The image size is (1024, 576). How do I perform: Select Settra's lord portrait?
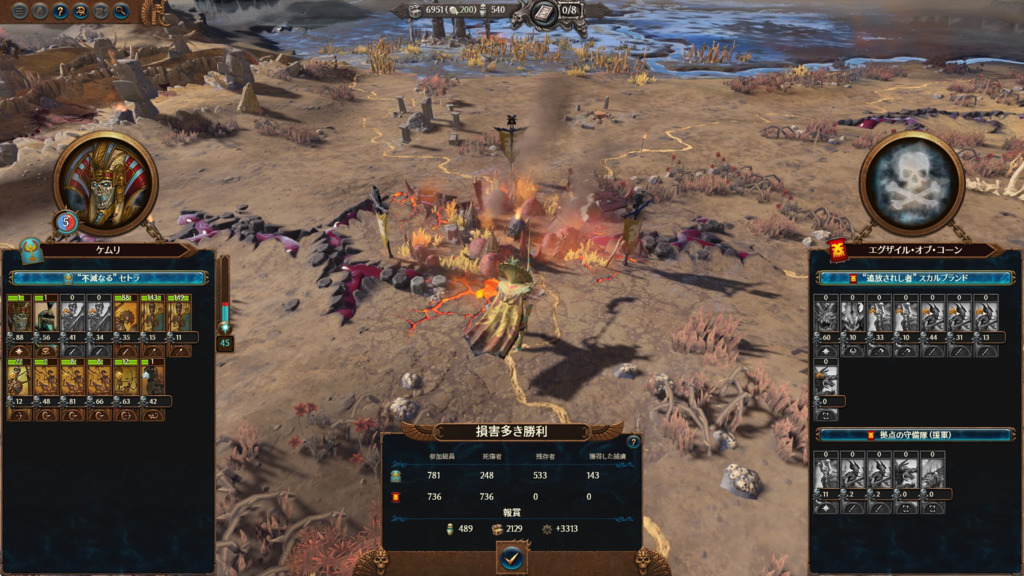point(105,183)
